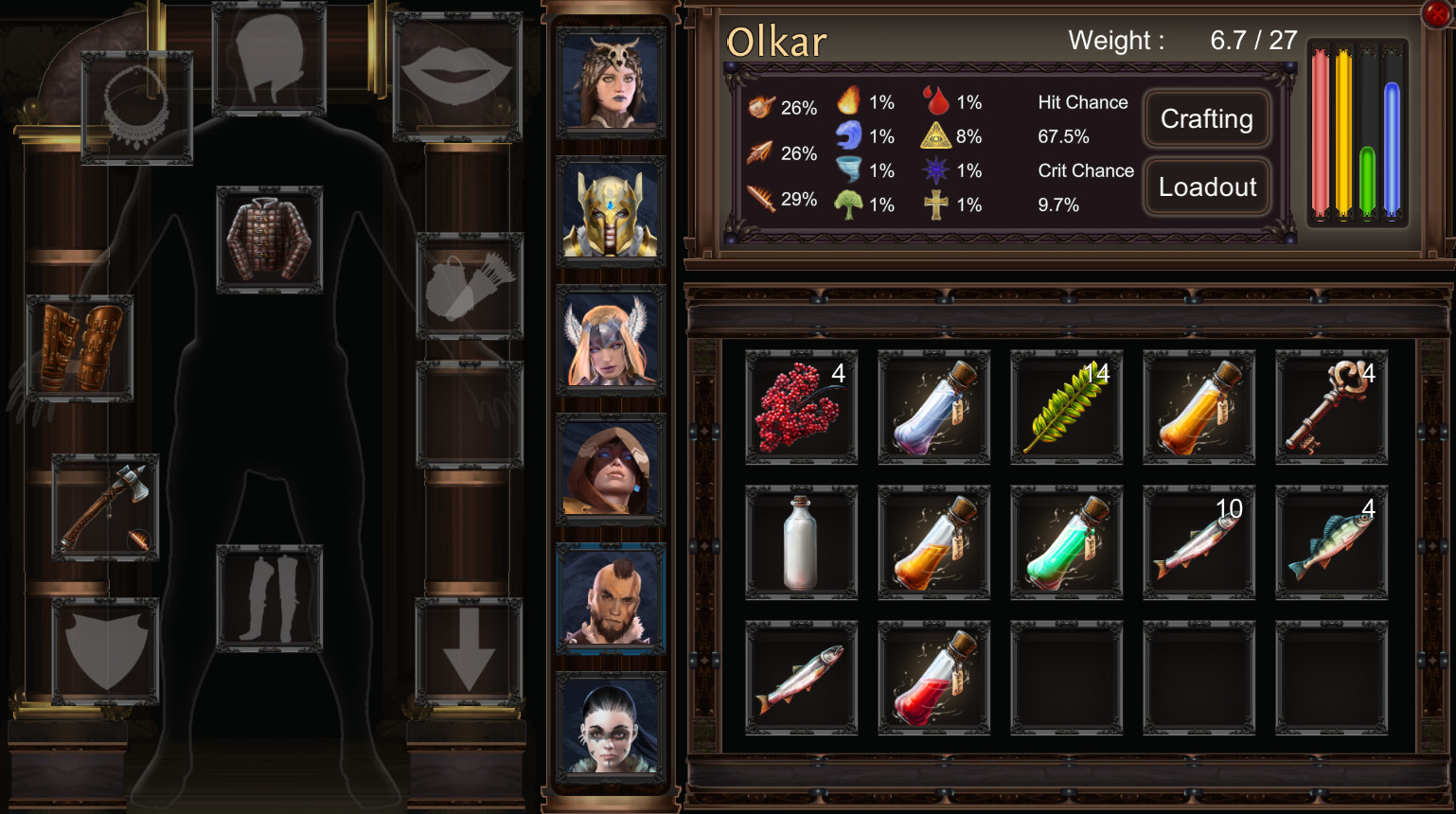Switch to the golden helmet character portrait
Viewport: 1456px width, 814px height.
pyautogui.click(x=610, y=208)
